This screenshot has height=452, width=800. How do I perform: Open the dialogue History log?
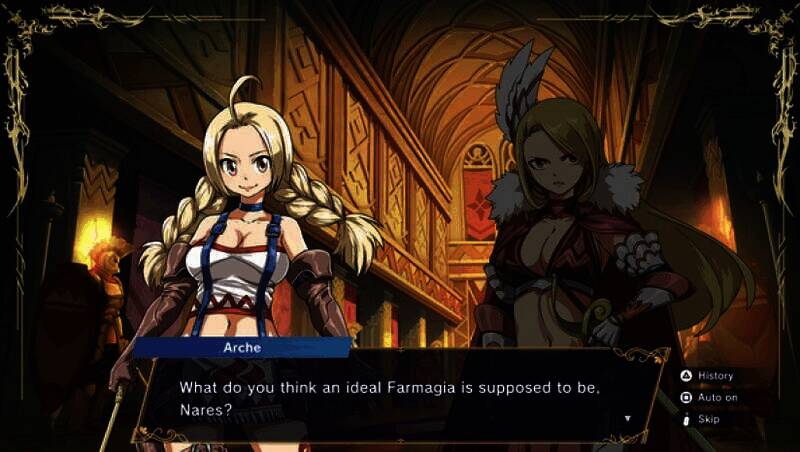(708, 376)
